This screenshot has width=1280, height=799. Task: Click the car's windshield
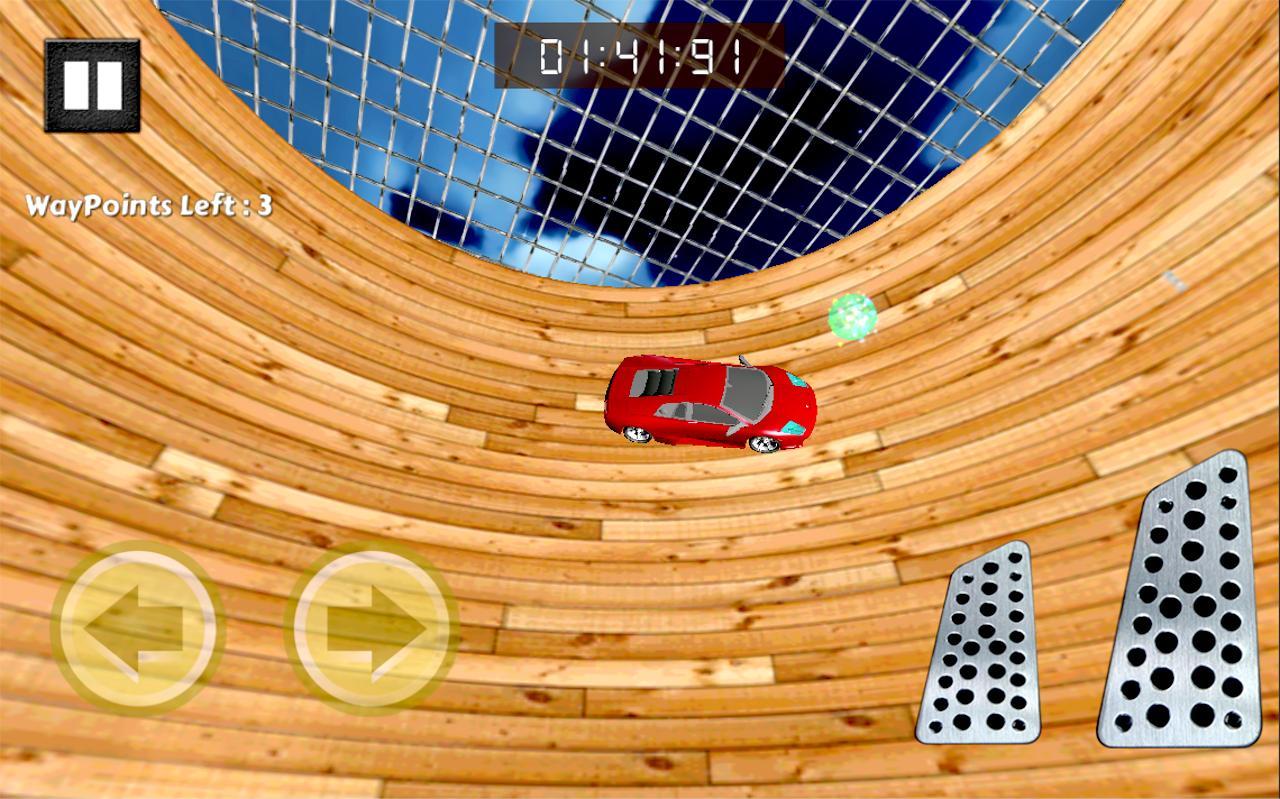(748, 393)
